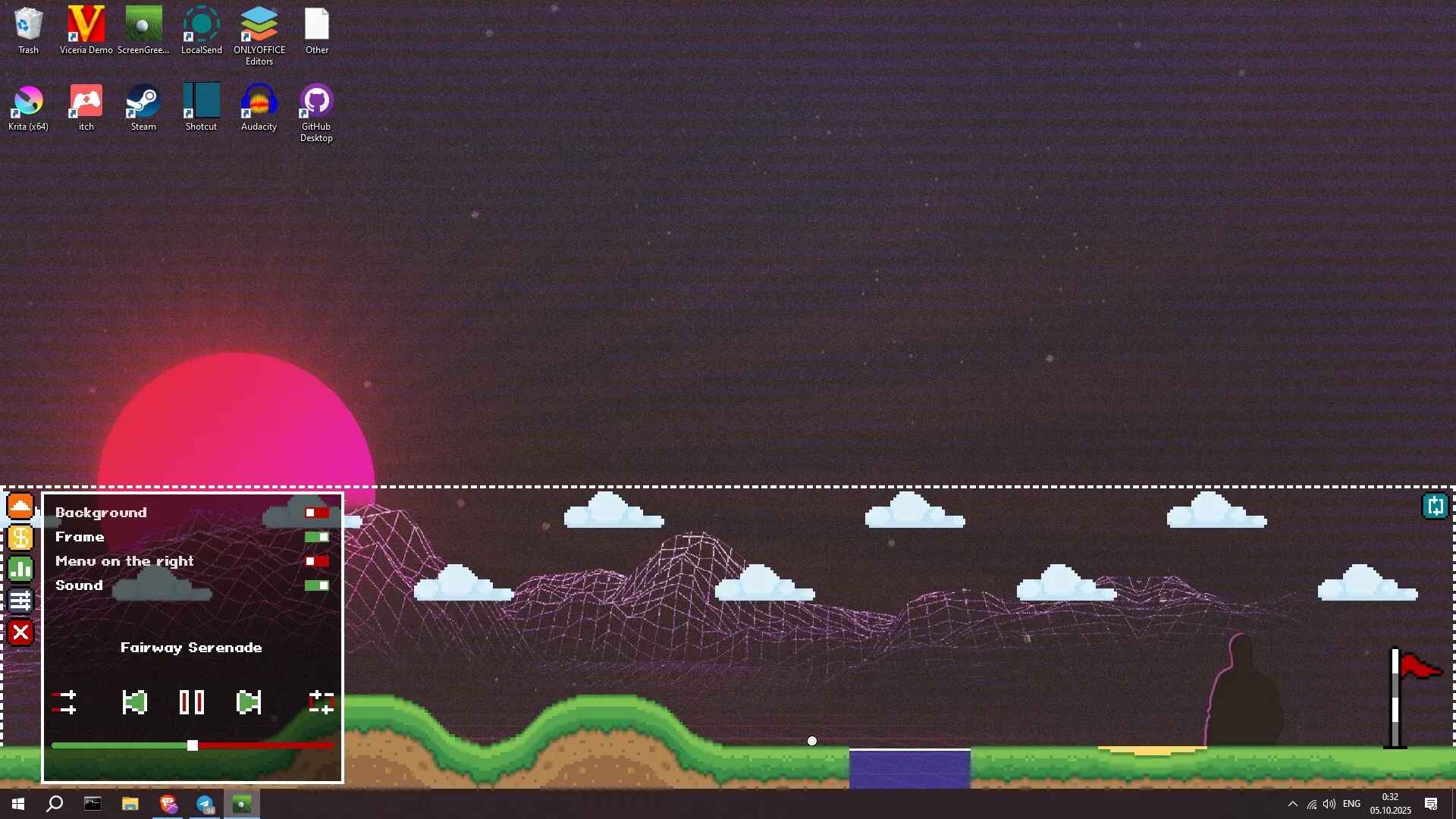Pause the Fairway Serenade track
The height and width of the screenshot is (819, 1456).
point(191,703)
